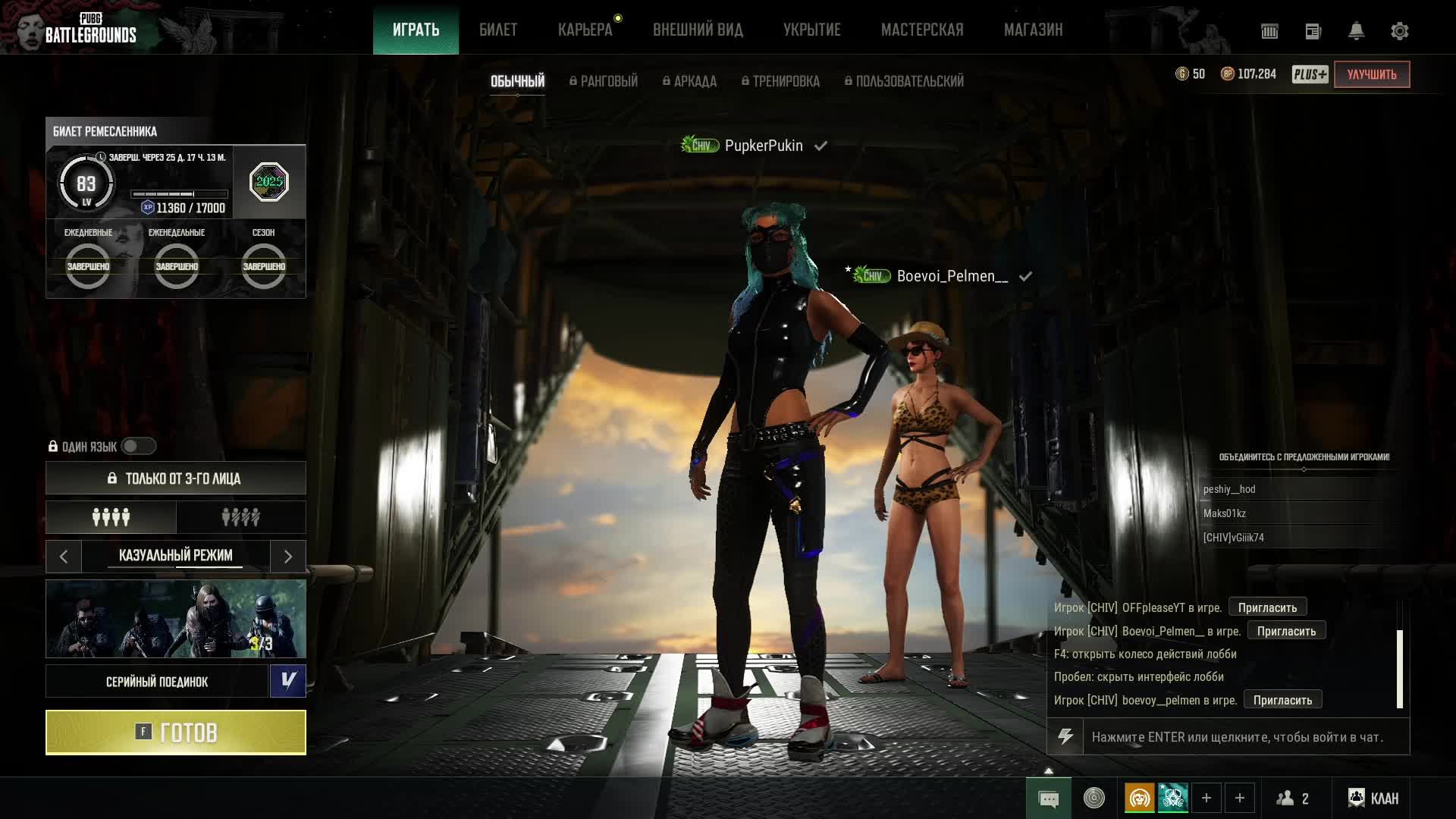Open the МАГАЗИН store tab
The image size is (1456, 819).
(1033, 30)
